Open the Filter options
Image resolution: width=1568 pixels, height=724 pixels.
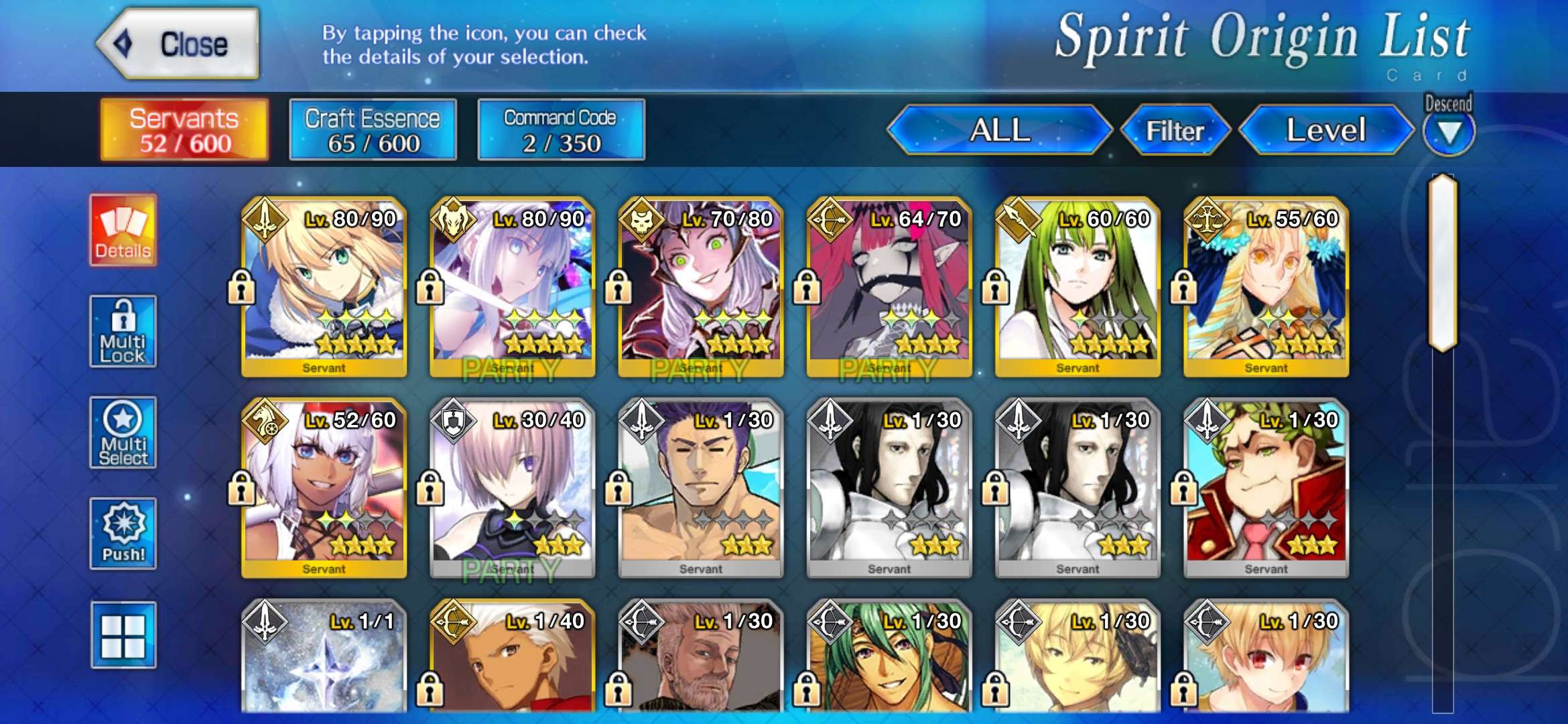pyautogui.click(x=1175, y=130)
